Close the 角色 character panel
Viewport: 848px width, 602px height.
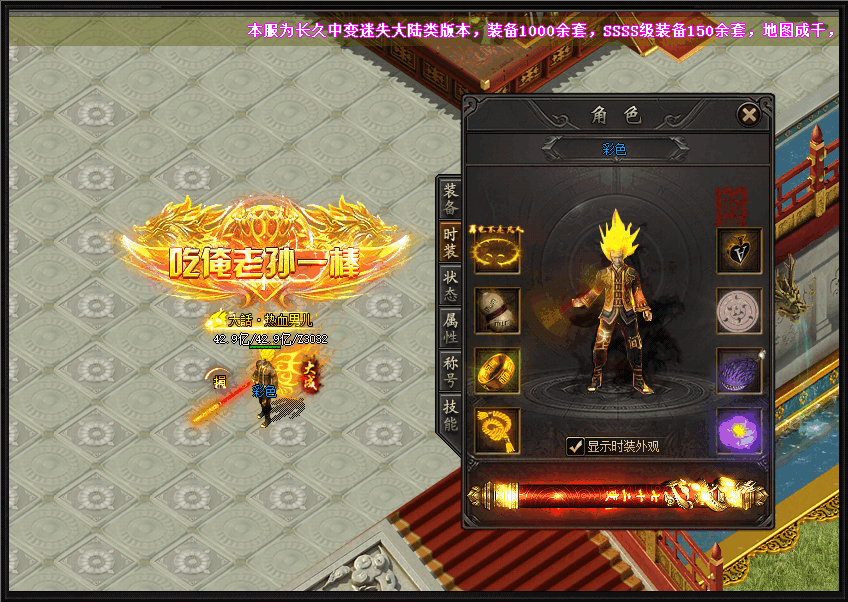[748, 114]
